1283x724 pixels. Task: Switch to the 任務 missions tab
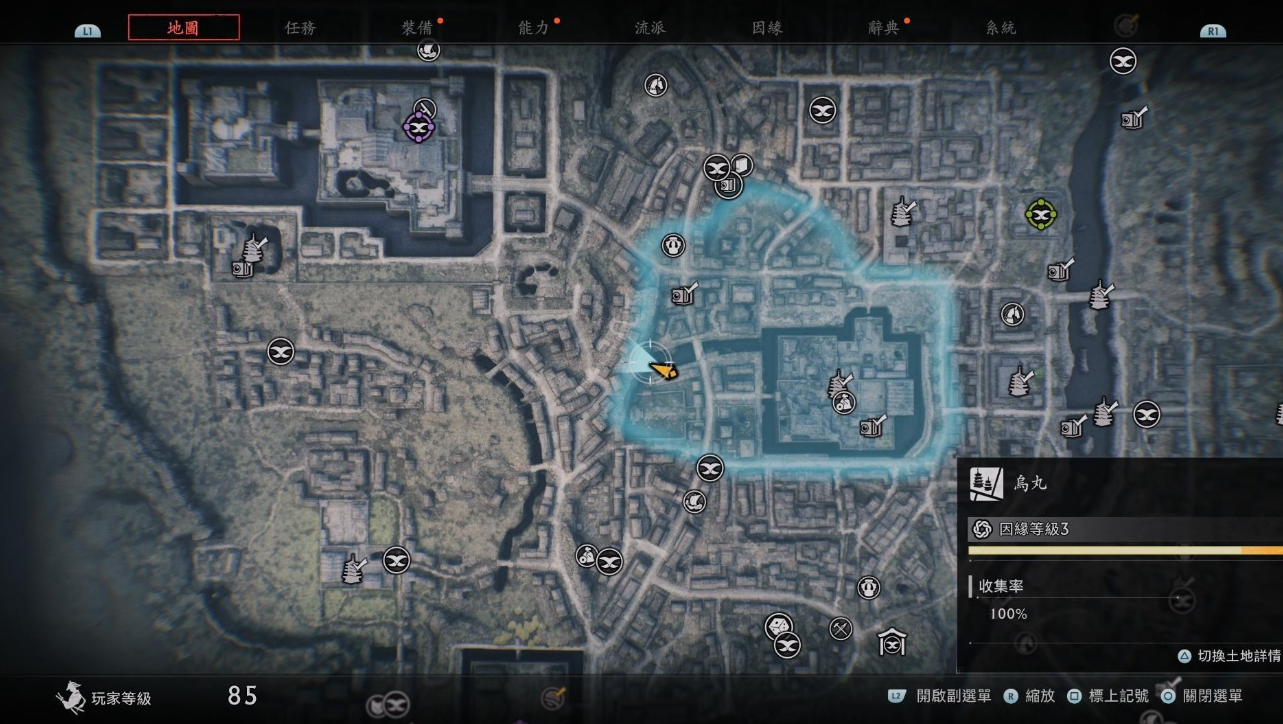coord(300,27)
